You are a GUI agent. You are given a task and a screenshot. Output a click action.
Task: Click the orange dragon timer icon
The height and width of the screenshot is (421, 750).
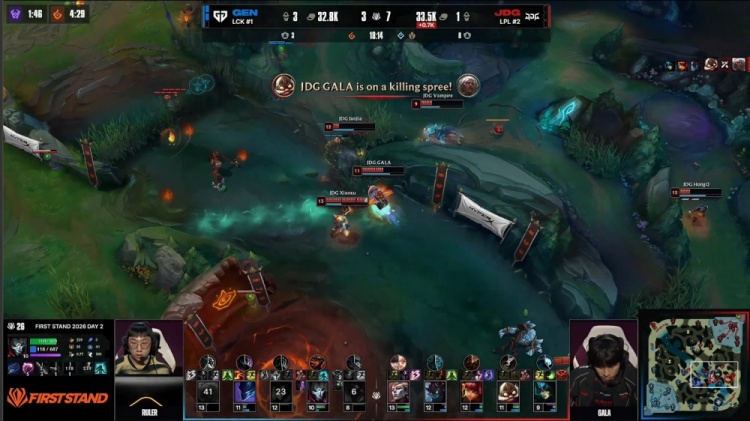coord(59,14)
